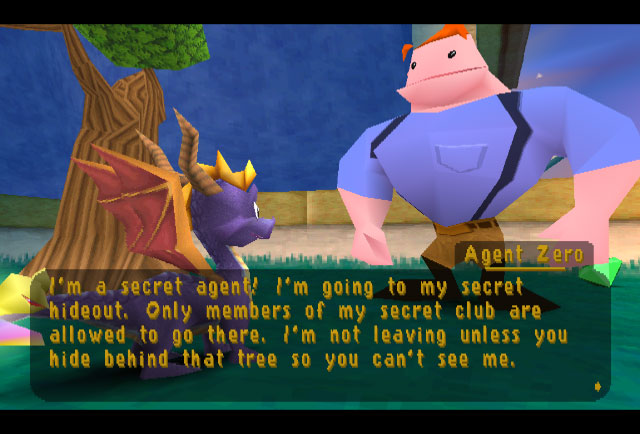Click the yellow dialogue continue marker
Screen dimensions: 640x434
(598, 385)
